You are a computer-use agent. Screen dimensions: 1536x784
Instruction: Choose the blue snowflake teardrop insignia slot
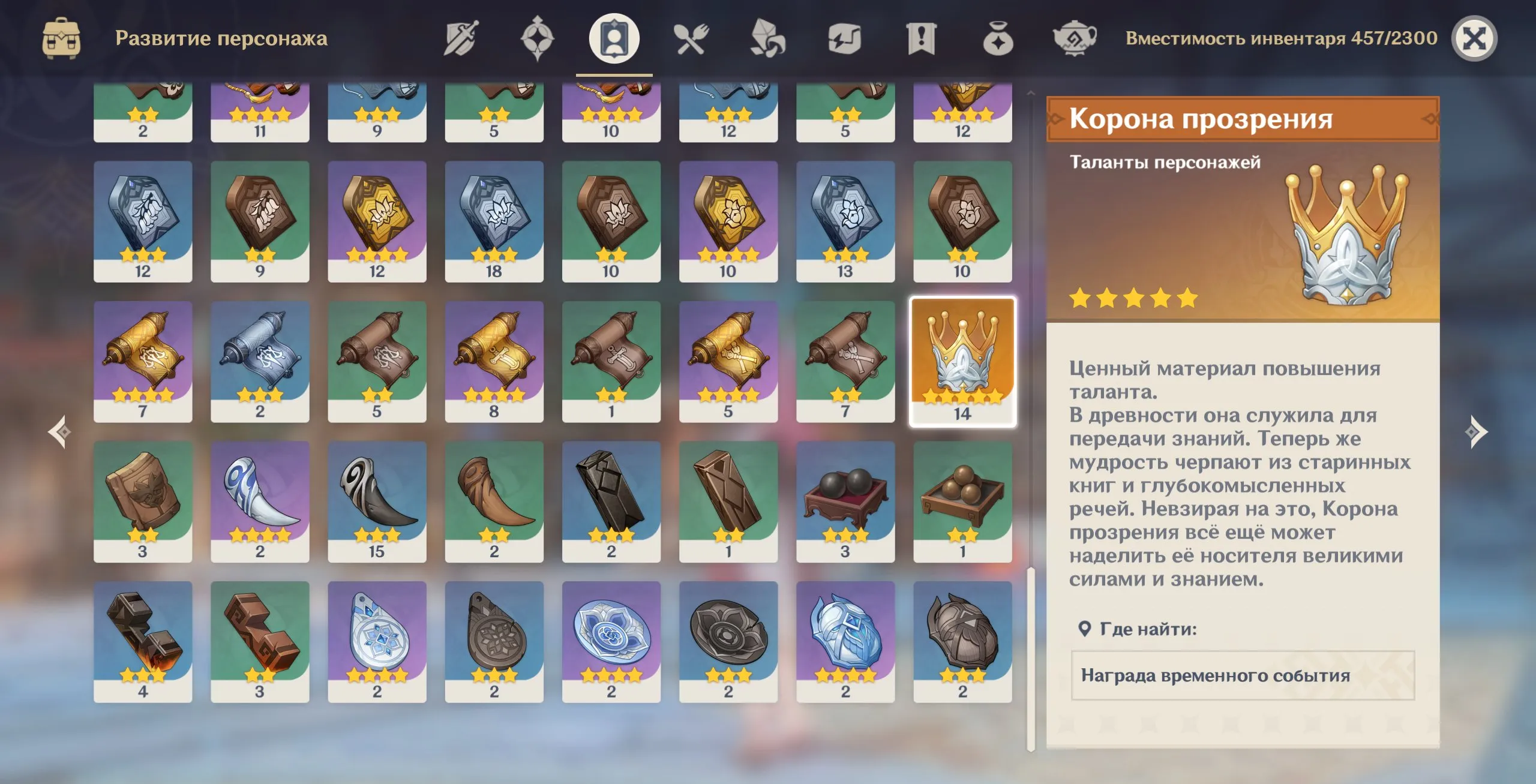(x=377, y=641)
